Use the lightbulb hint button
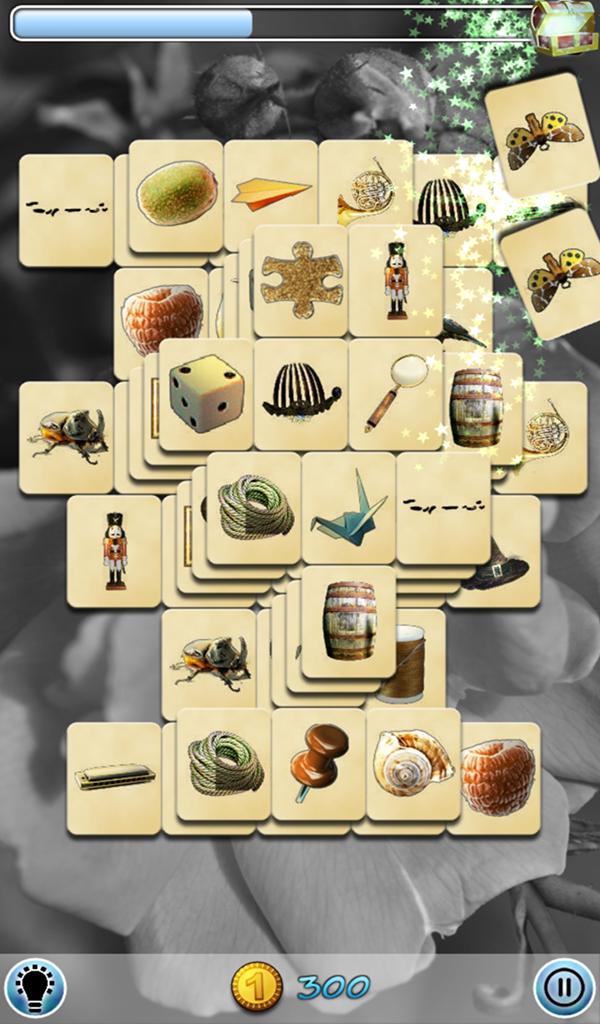The height and width of the screenshot is (1024, 600). click(x=35, y=987)
